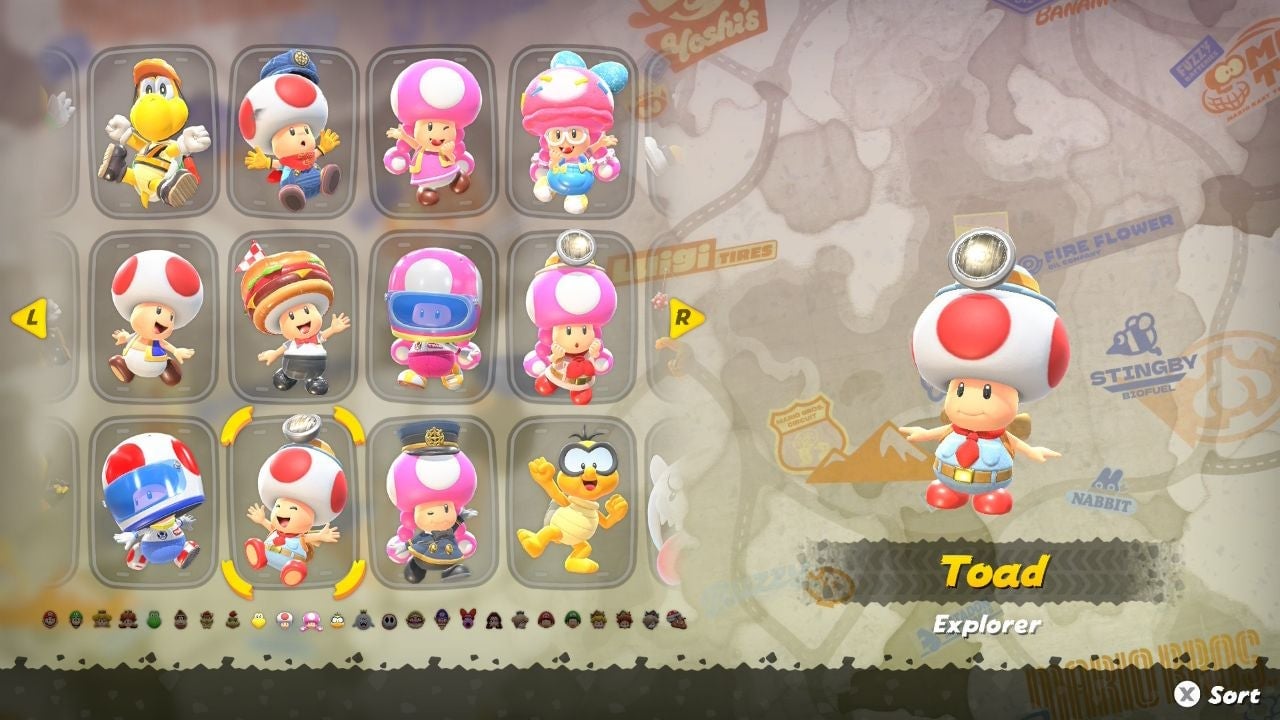Select the Donkey Kong head icon
This screenshot has width=1280, height=720.
click(x=180, y=620)
